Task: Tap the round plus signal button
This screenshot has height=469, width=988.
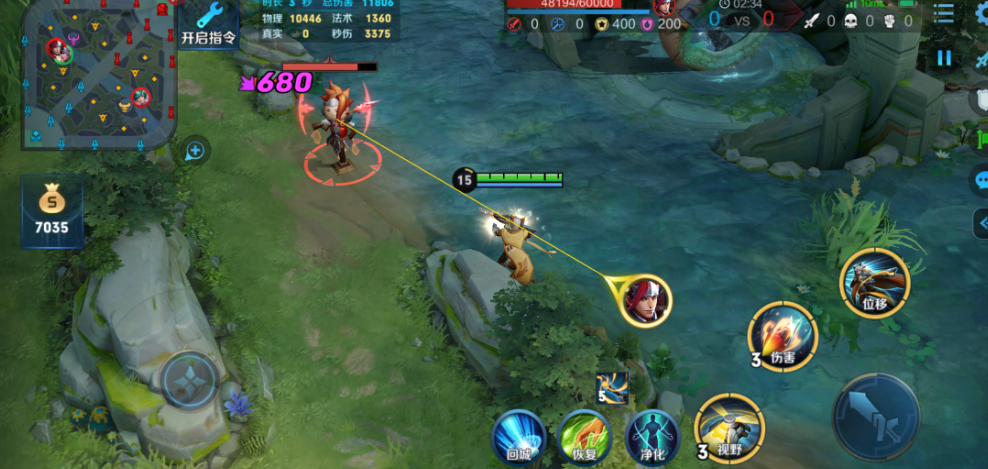Action: [195, 151]
